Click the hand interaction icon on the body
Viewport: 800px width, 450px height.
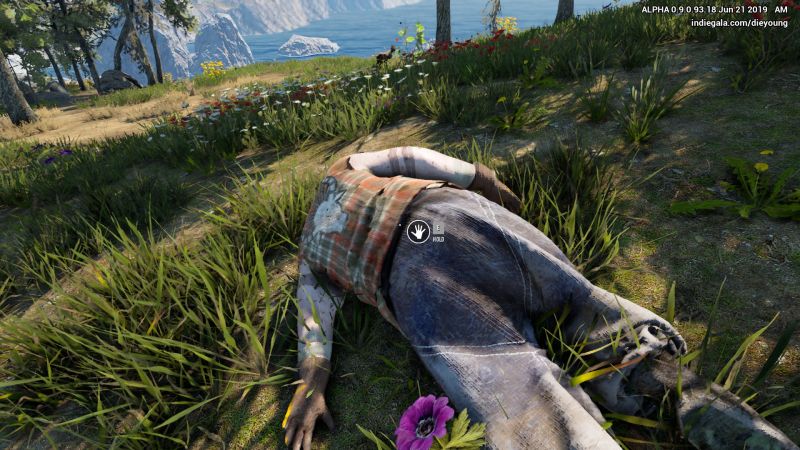pos(418,231)
